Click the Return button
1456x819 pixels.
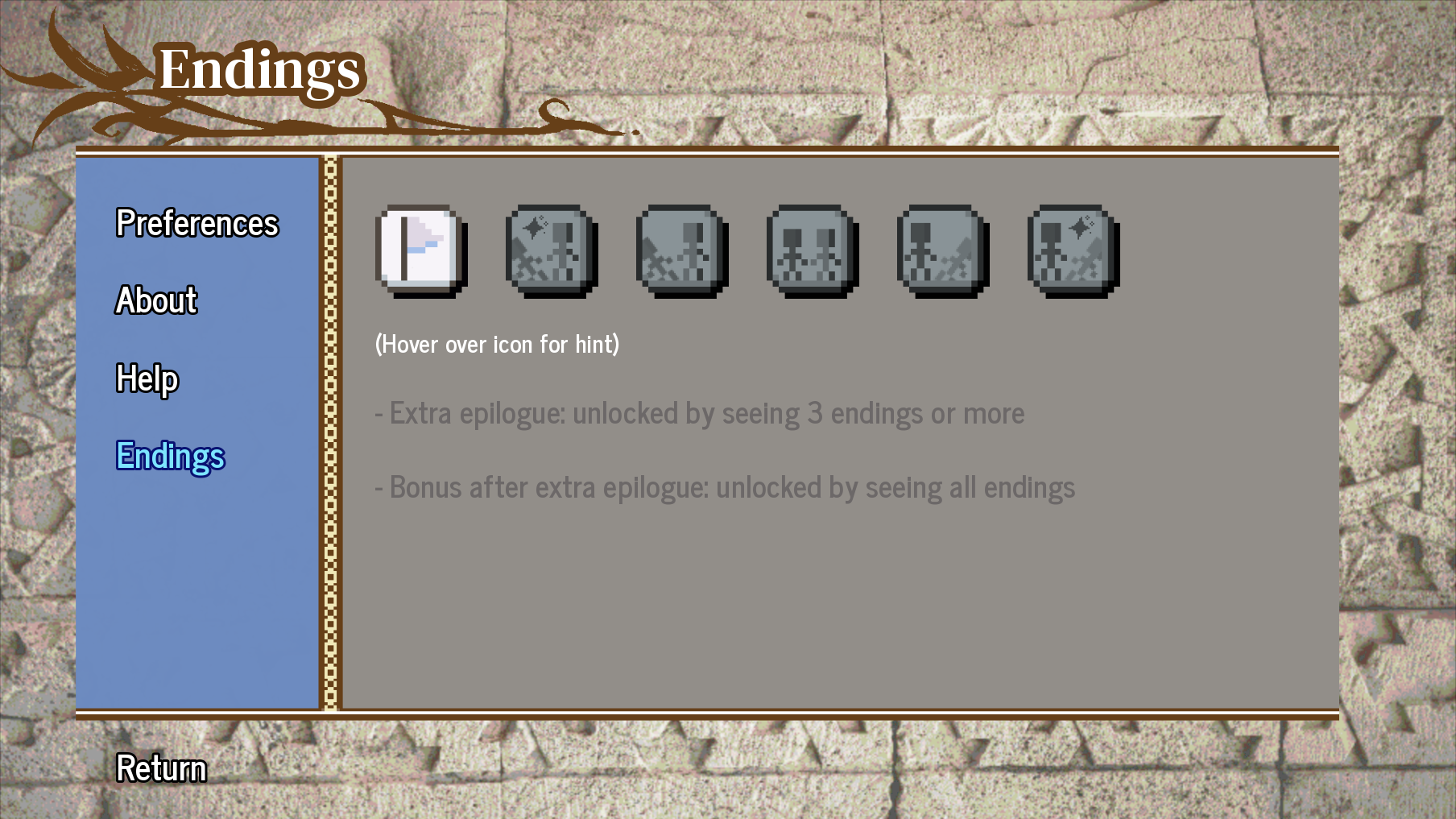160,769
